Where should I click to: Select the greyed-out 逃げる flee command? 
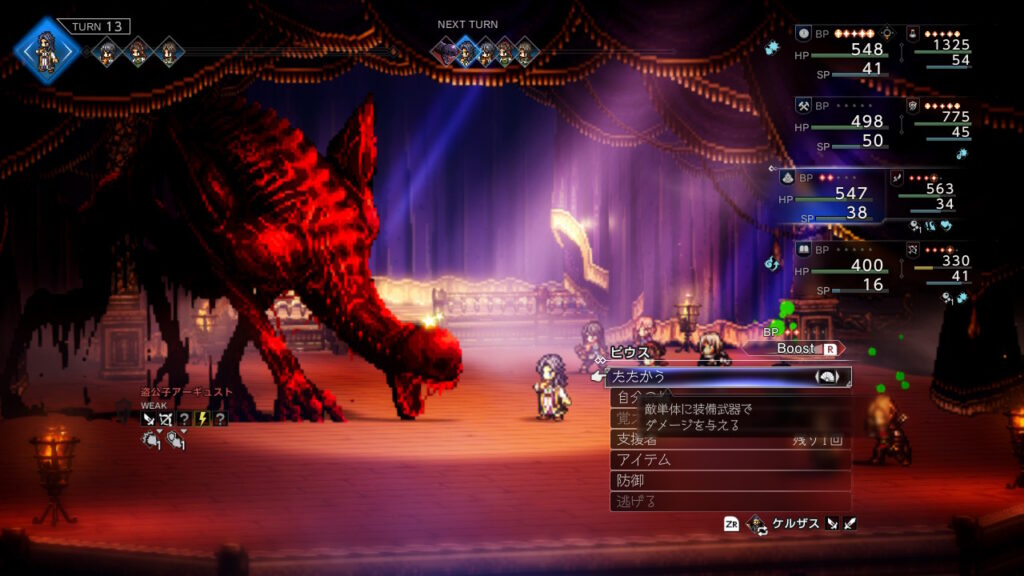[x=730, y=501]
